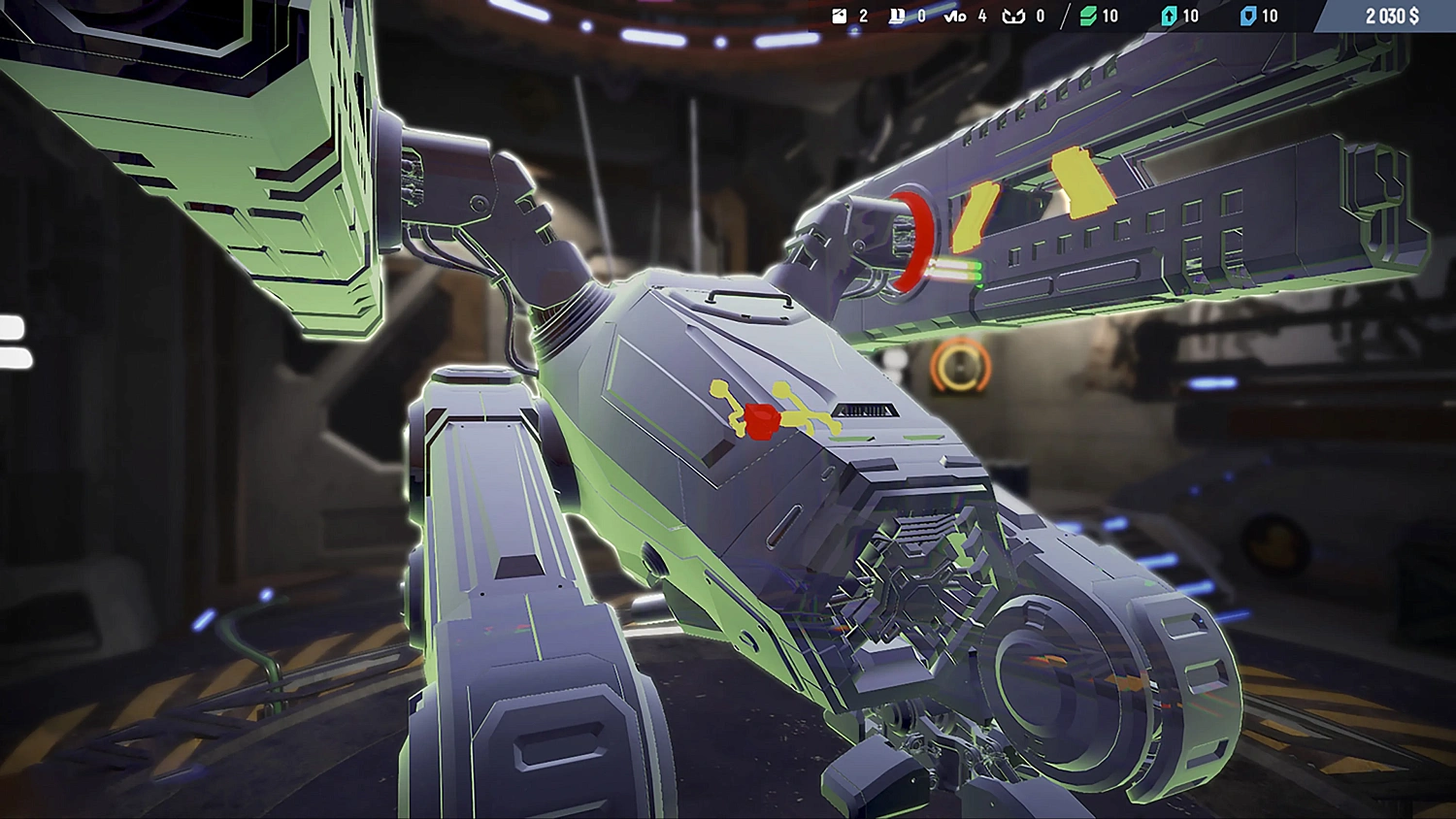
Task: Select the blueprint icon in the top bar
Action: (x=895, y=16)
